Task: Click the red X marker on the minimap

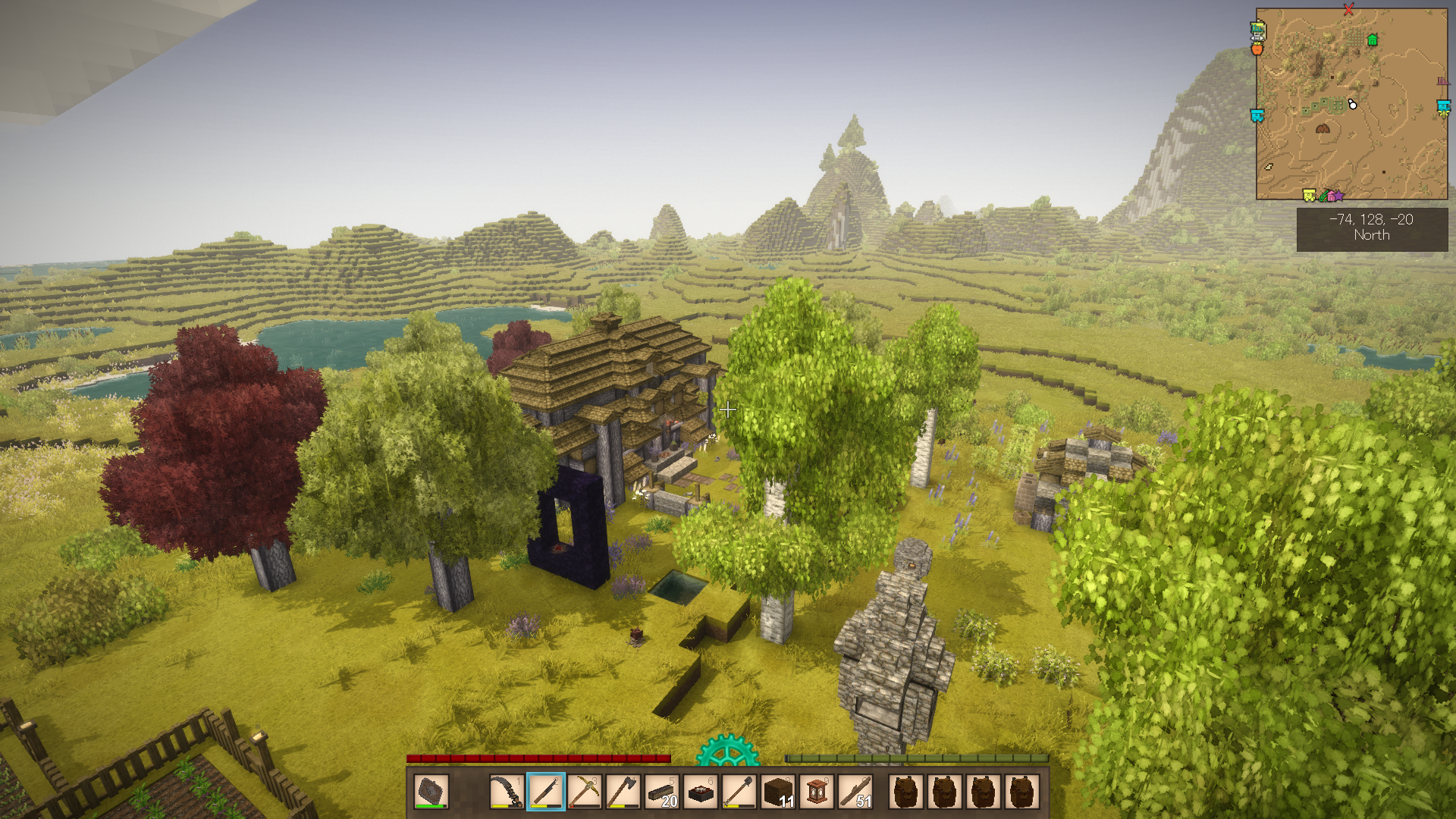Action: (x=1348, y=10)
